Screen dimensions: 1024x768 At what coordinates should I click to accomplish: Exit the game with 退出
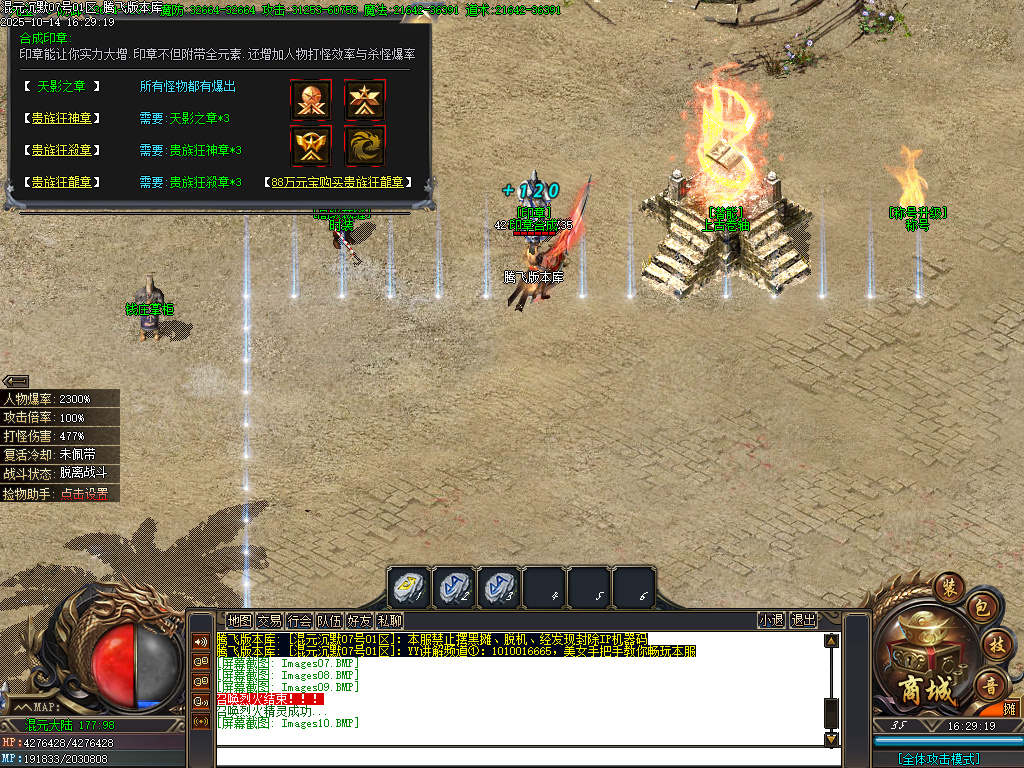pos(803,620)
